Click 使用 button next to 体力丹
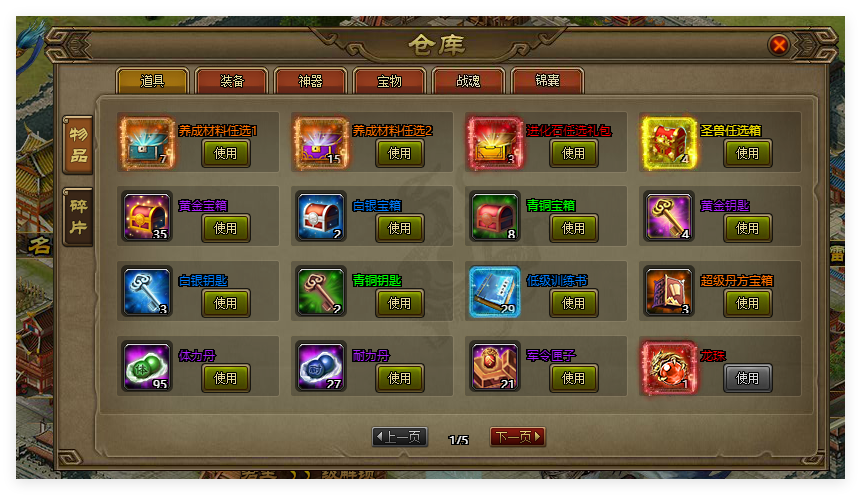Image resolution: width=861 pixels, height=495 pixels. 226,378
